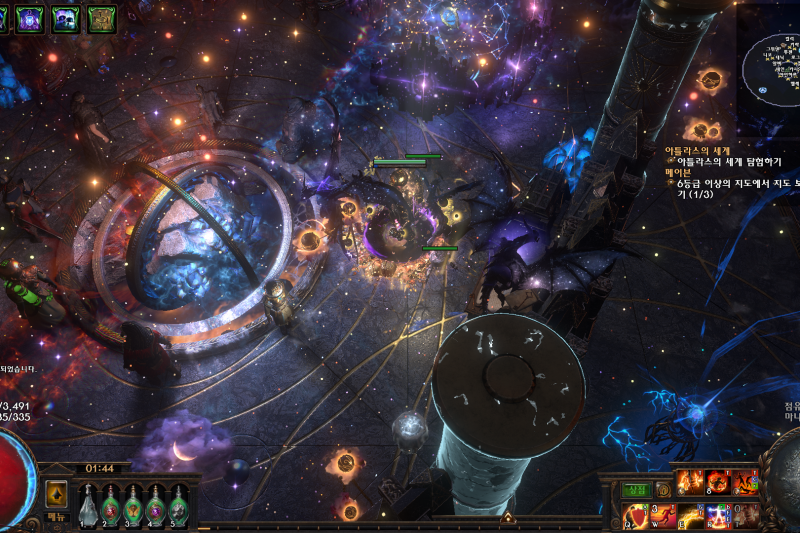Screen dimensions: 800x533
Task: Activate the running figure skill on W
Action: [664, 516]
